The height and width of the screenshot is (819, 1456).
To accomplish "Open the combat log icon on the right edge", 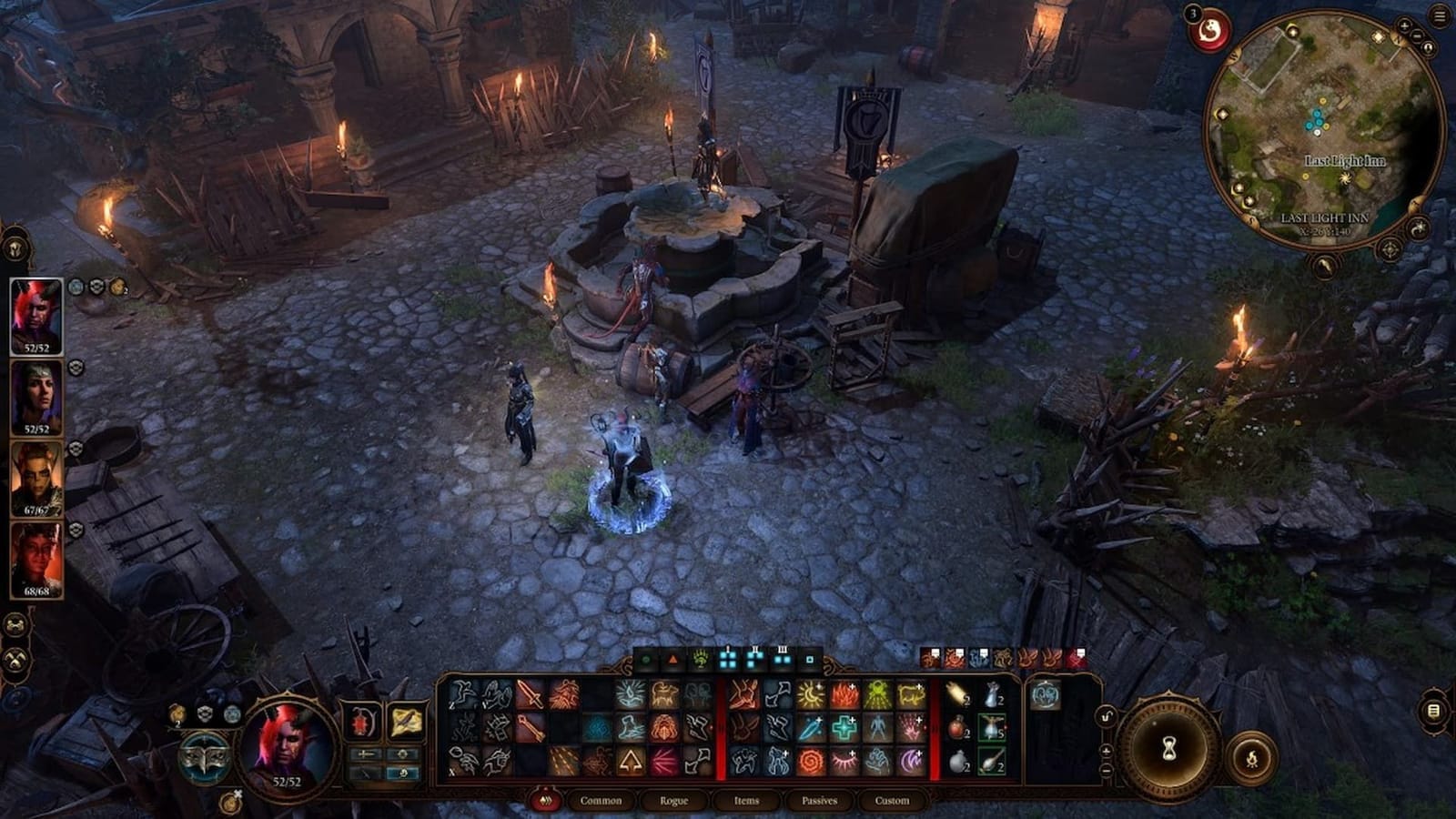I will coord(1433,710).
